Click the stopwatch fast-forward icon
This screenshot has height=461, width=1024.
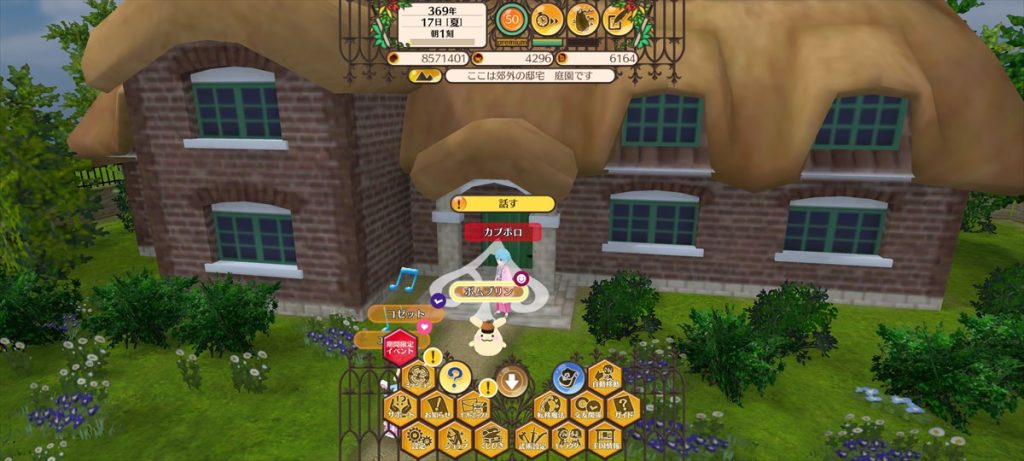click(547, 19)
